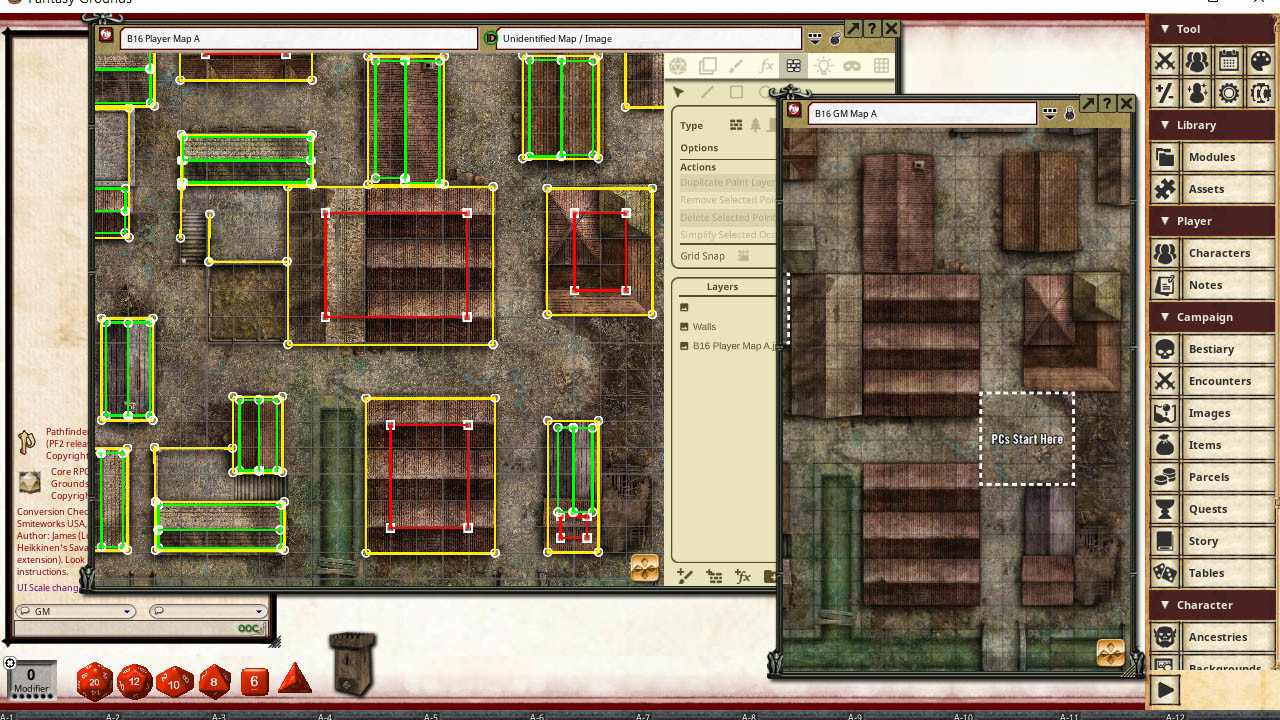Toggle the GM mask preview icon on the map toolbar

853,65
